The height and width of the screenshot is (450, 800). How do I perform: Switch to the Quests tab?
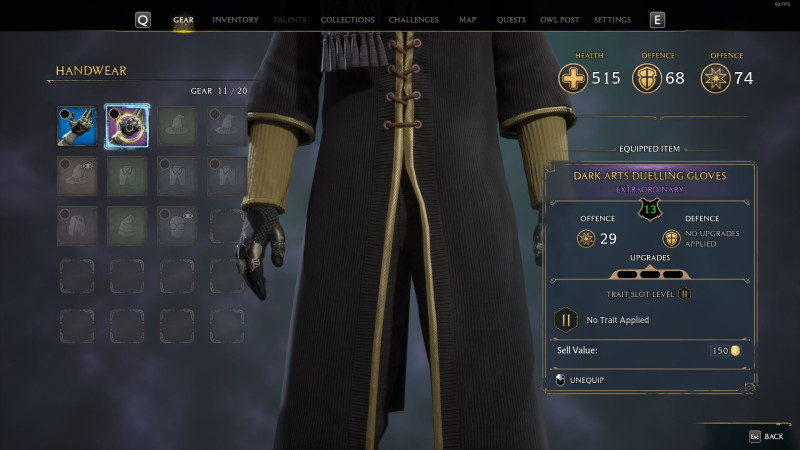tap(511, 20)
